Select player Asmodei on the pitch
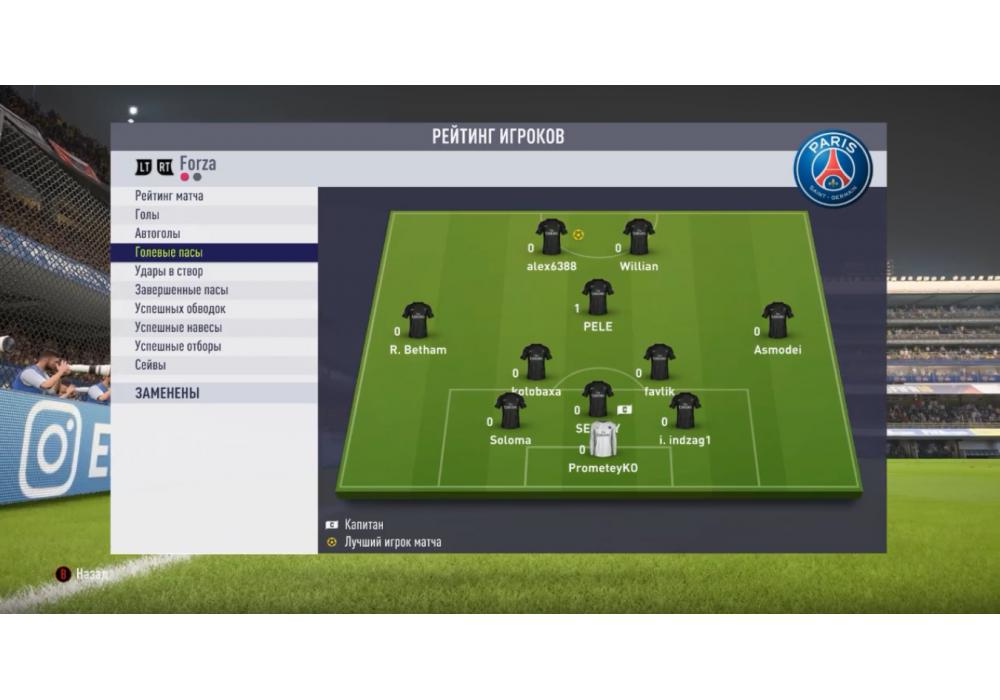The image size is (1000, 700). coord(777,321)
